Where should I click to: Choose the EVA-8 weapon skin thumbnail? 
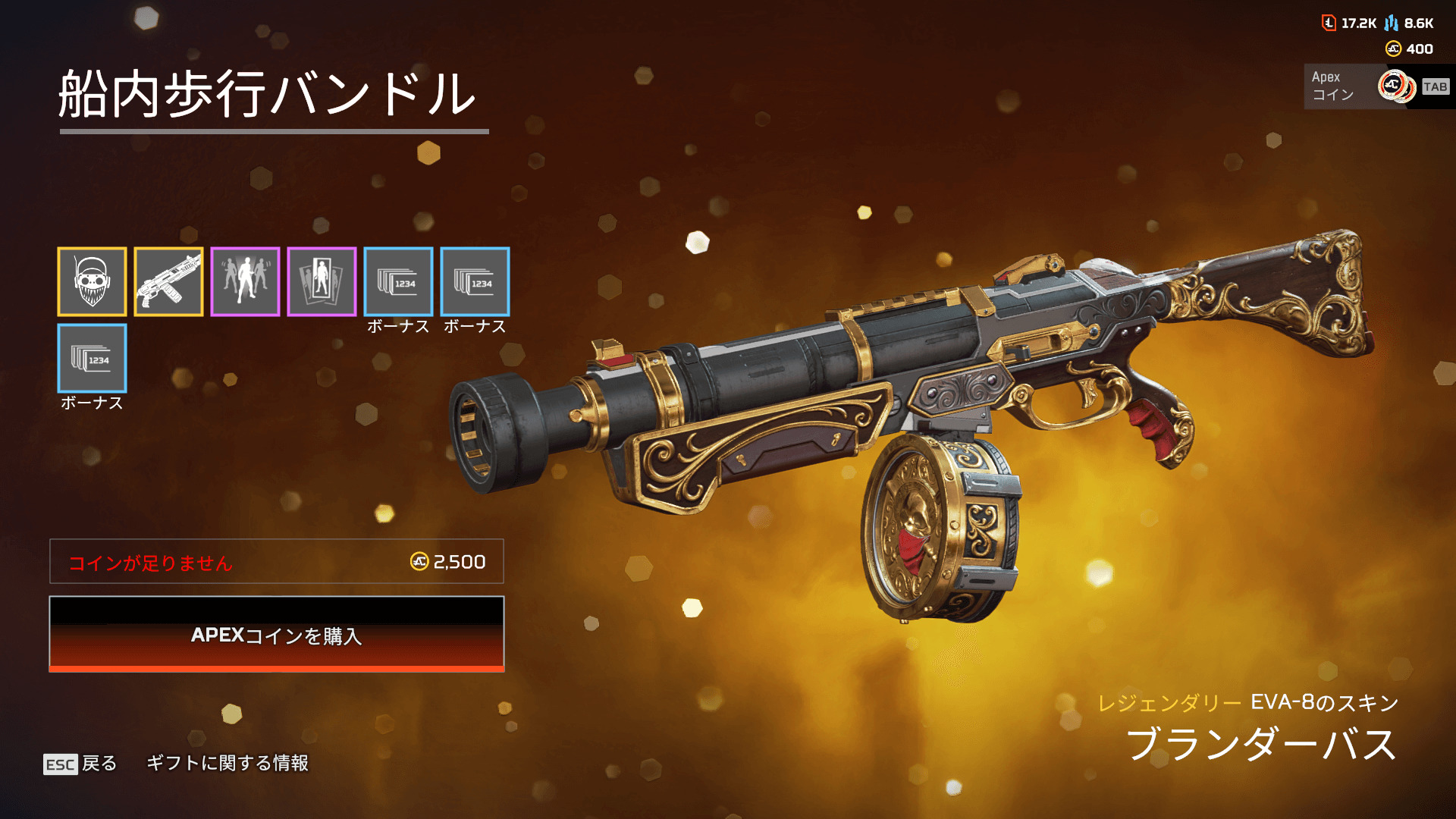tap(168, 281)
